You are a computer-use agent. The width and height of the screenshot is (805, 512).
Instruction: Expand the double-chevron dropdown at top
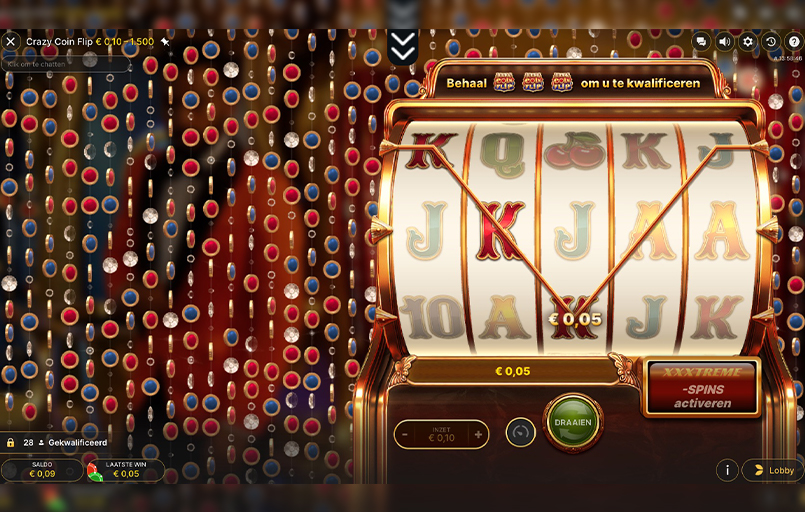click(402, 46)
